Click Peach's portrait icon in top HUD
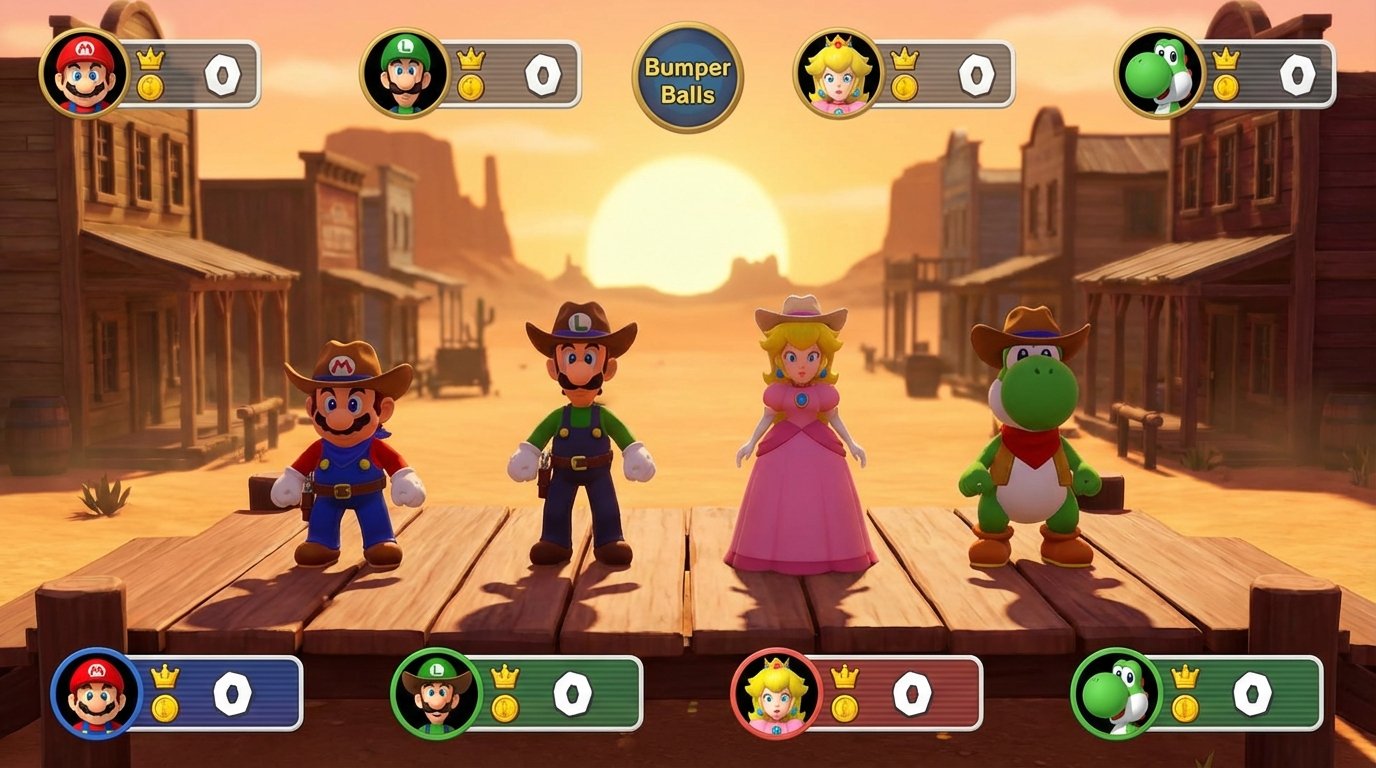This screenshot has height=768, width=1376. (x=838, y=70)
